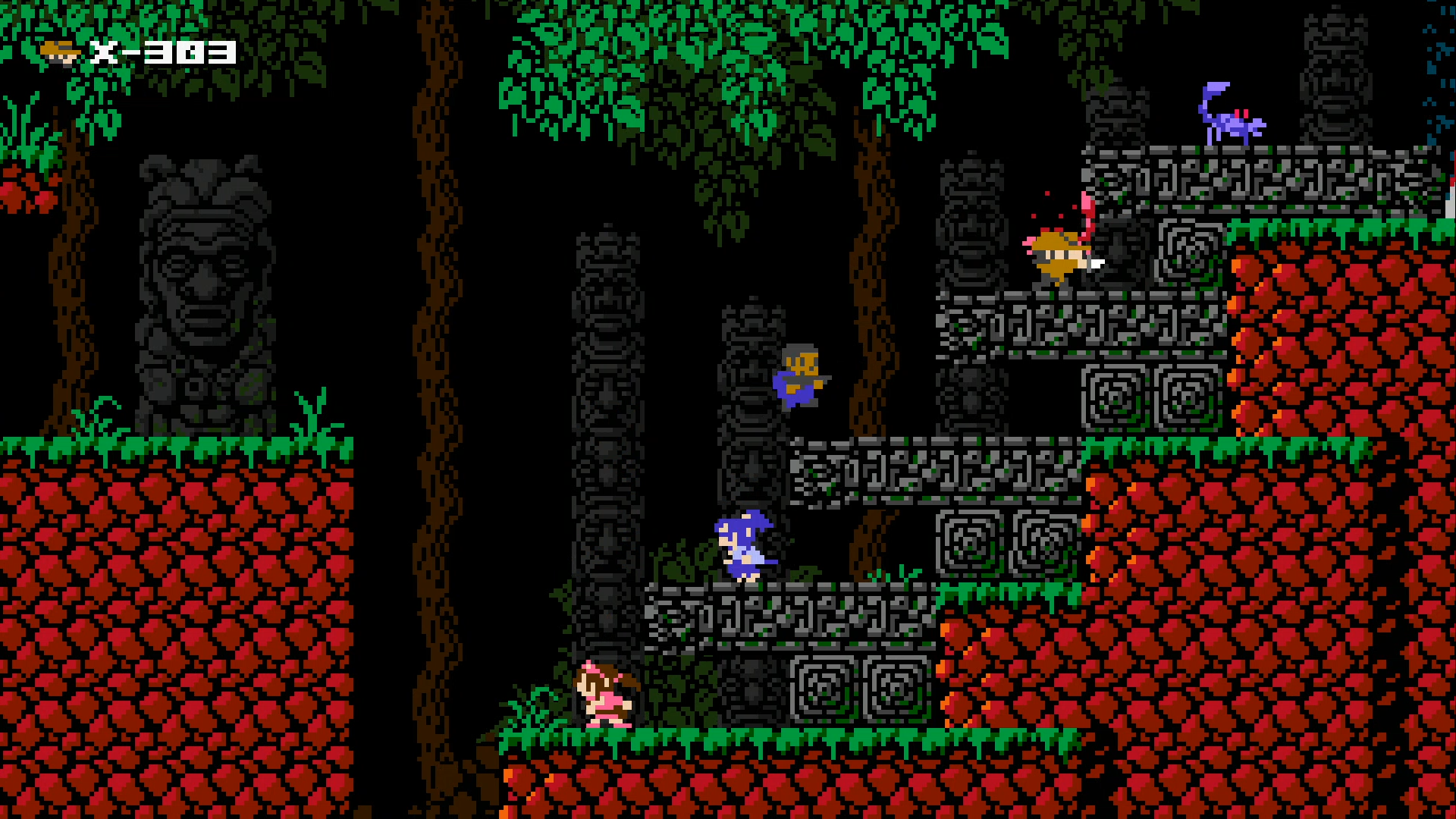Viewport: 1456px width, 819px height.
Task: Expand the X-303 lives counter
Action: [x=159, y=49]
